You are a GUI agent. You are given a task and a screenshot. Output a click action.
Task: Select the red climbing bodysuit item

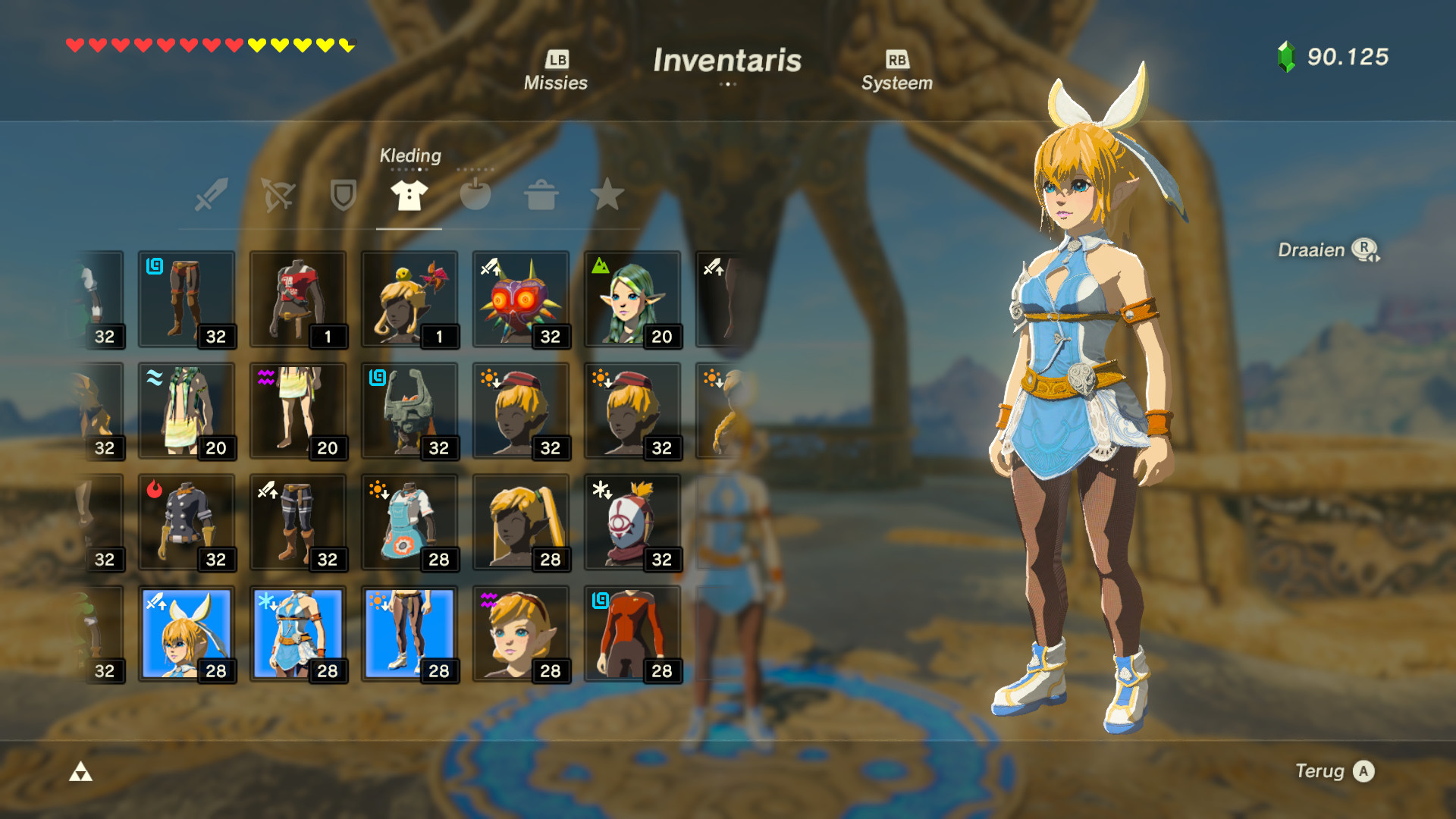[x=632, y=634]
